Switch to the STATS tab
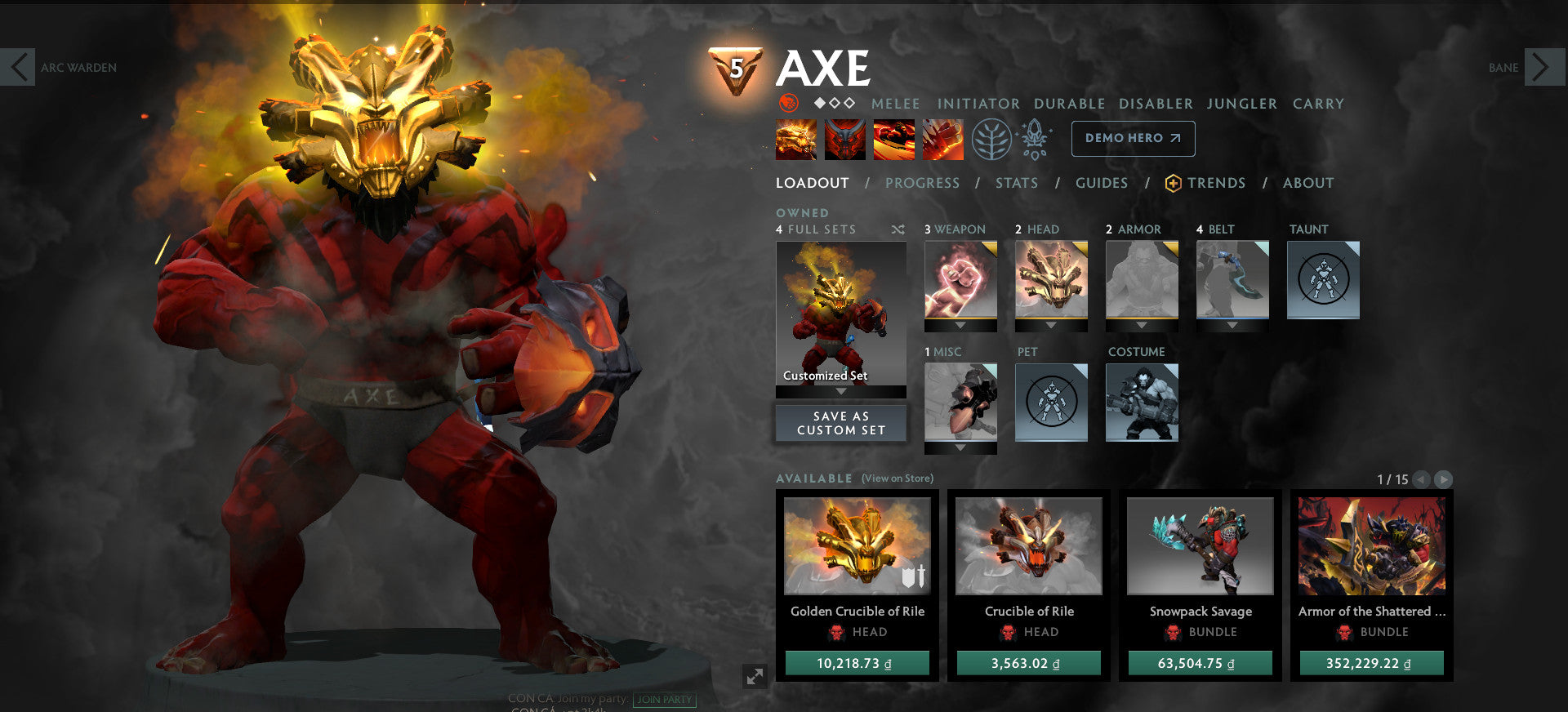1568x712 pixels. click(1017, 183)
